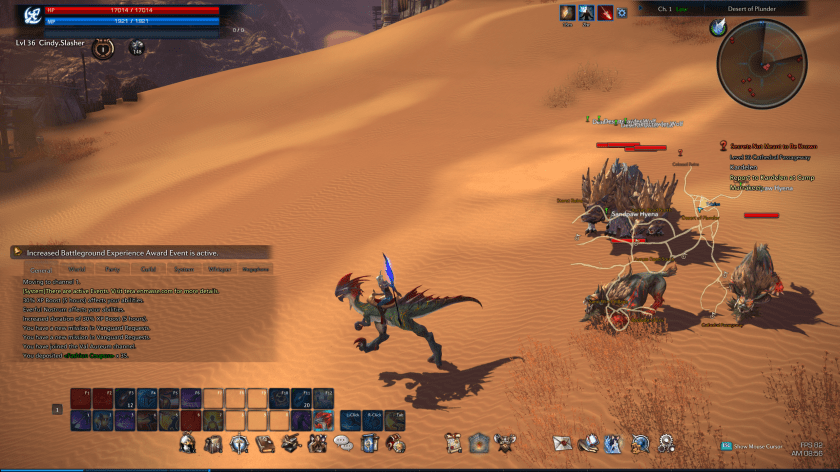This screenshot has width=840, height=472.
Task: Select the R-Click skill slot
Action: (x=374, y=420)
